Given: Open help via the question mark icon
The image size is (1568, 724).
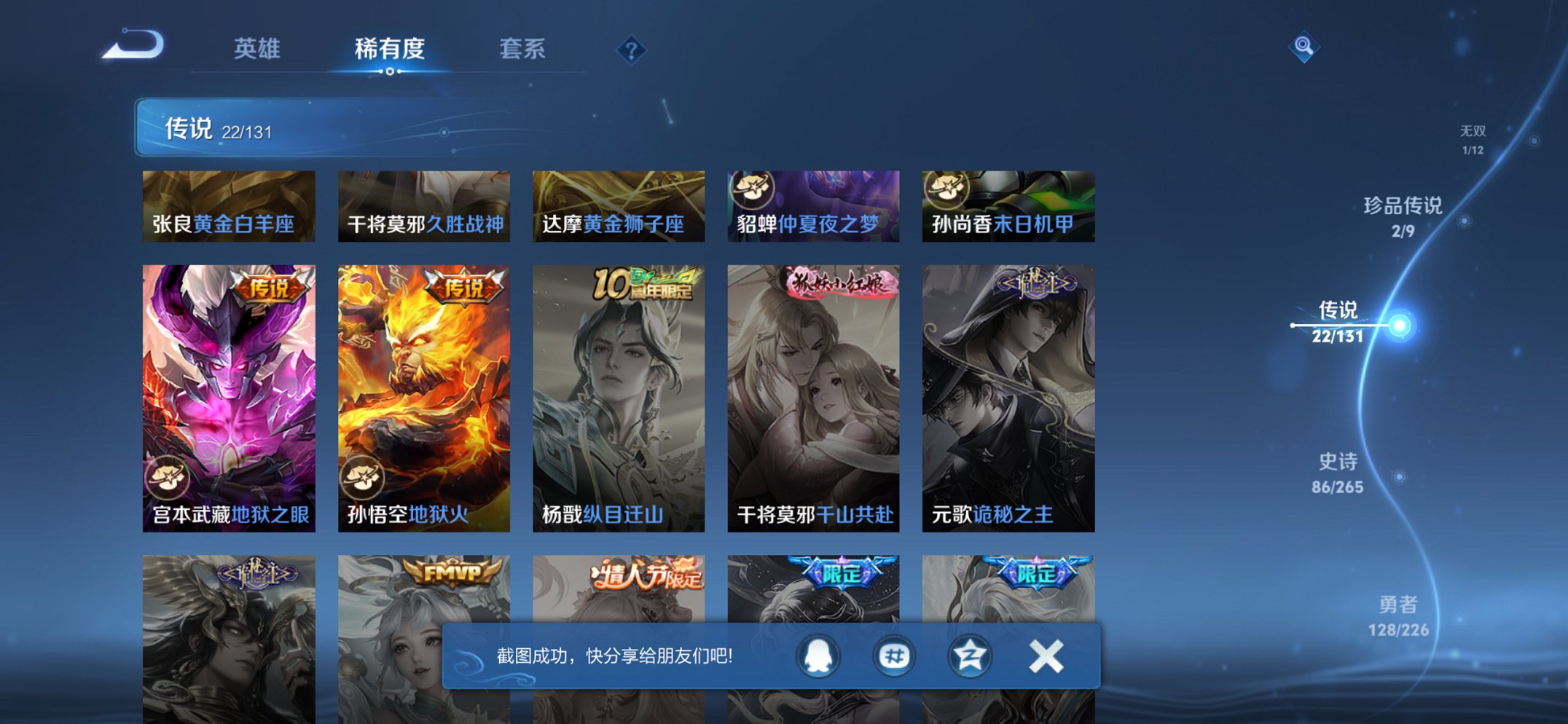Looking at the screenshot, I should (x=632, y=50).
